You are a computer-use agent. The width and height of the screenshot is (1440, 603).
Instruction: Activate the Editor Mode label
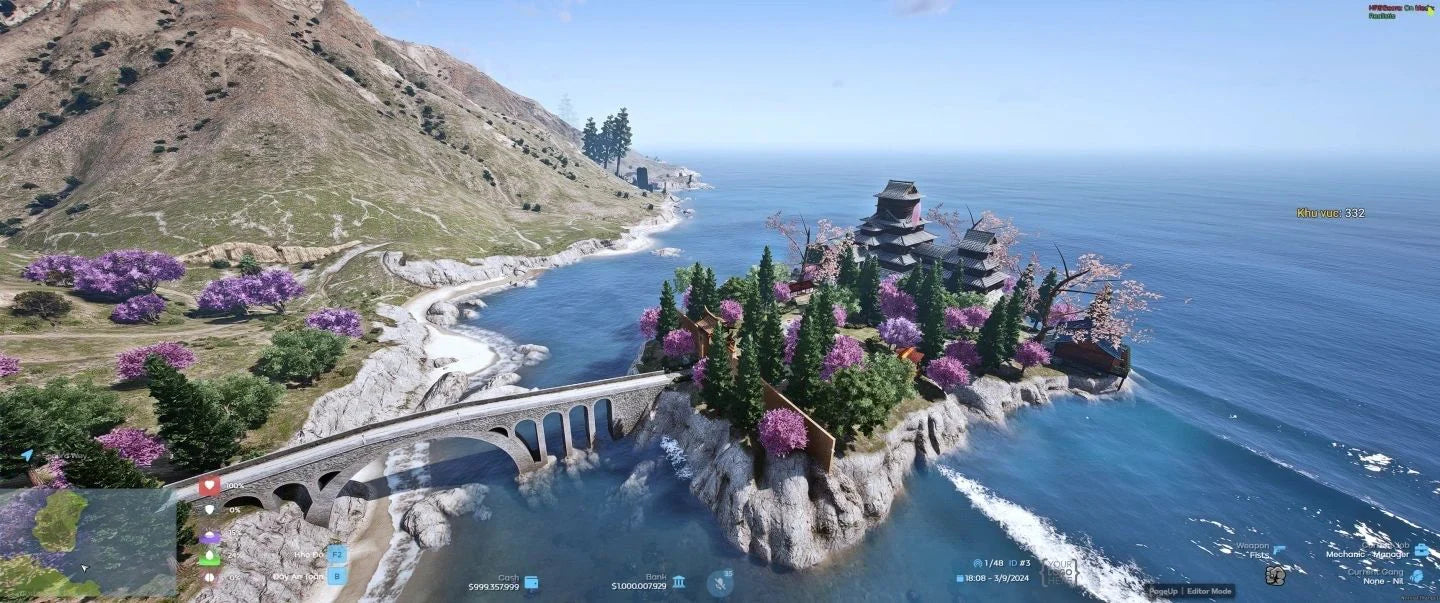coord(1210,591)
